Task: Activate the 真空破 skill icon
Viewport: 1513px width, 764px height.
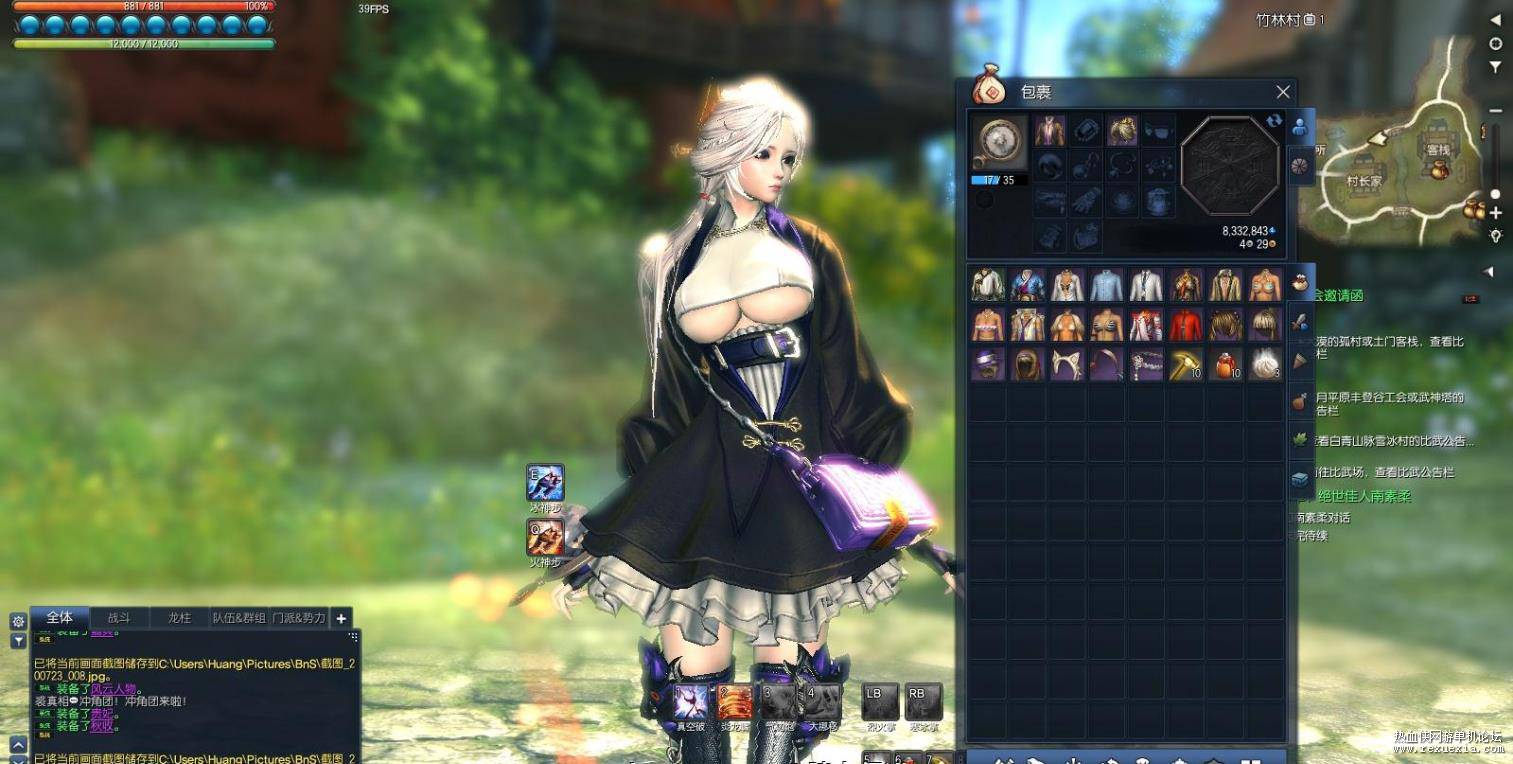Action: point(691,702)
